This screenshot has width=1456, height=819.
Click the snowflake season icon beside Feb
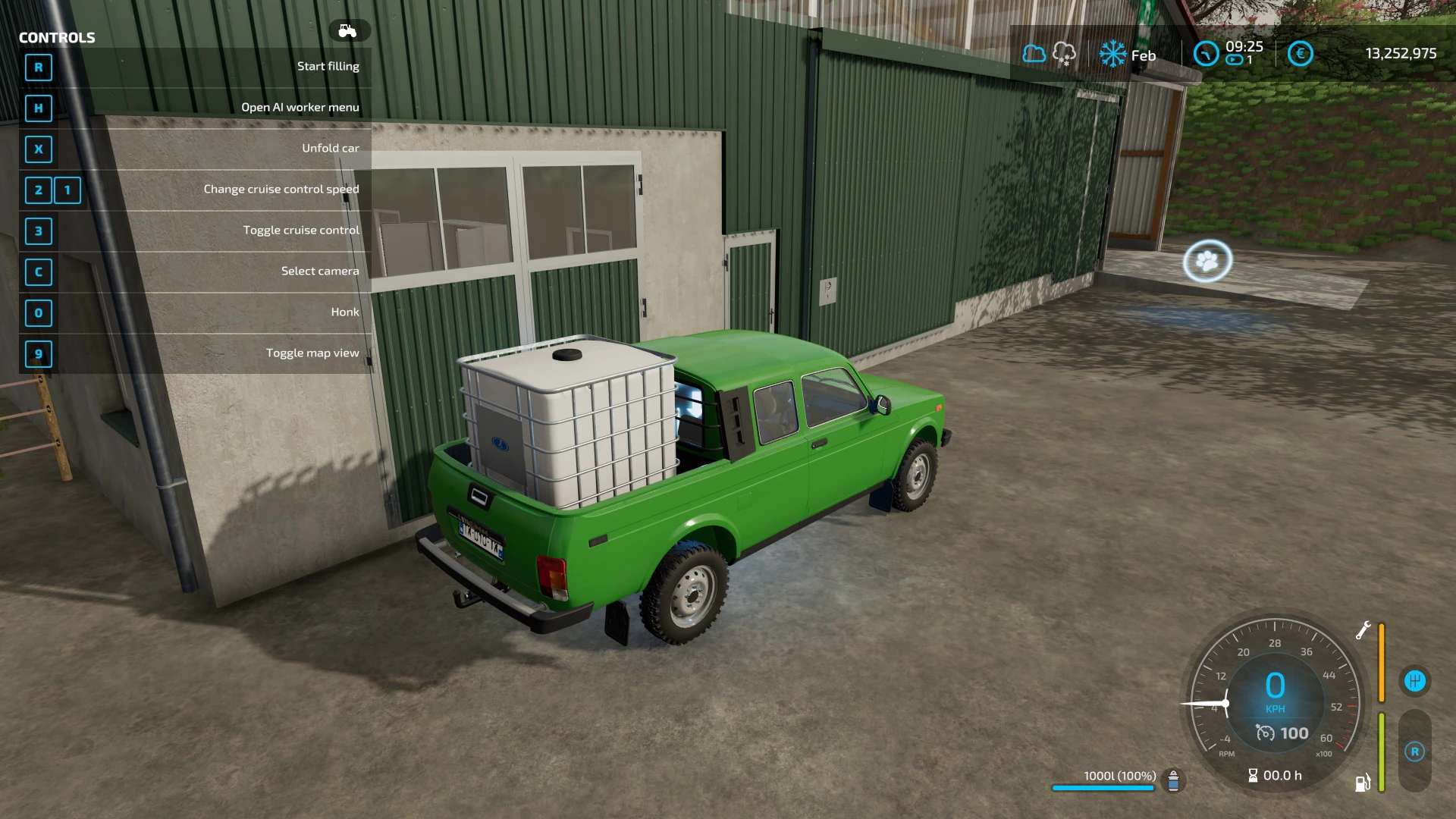point(1112,54)
